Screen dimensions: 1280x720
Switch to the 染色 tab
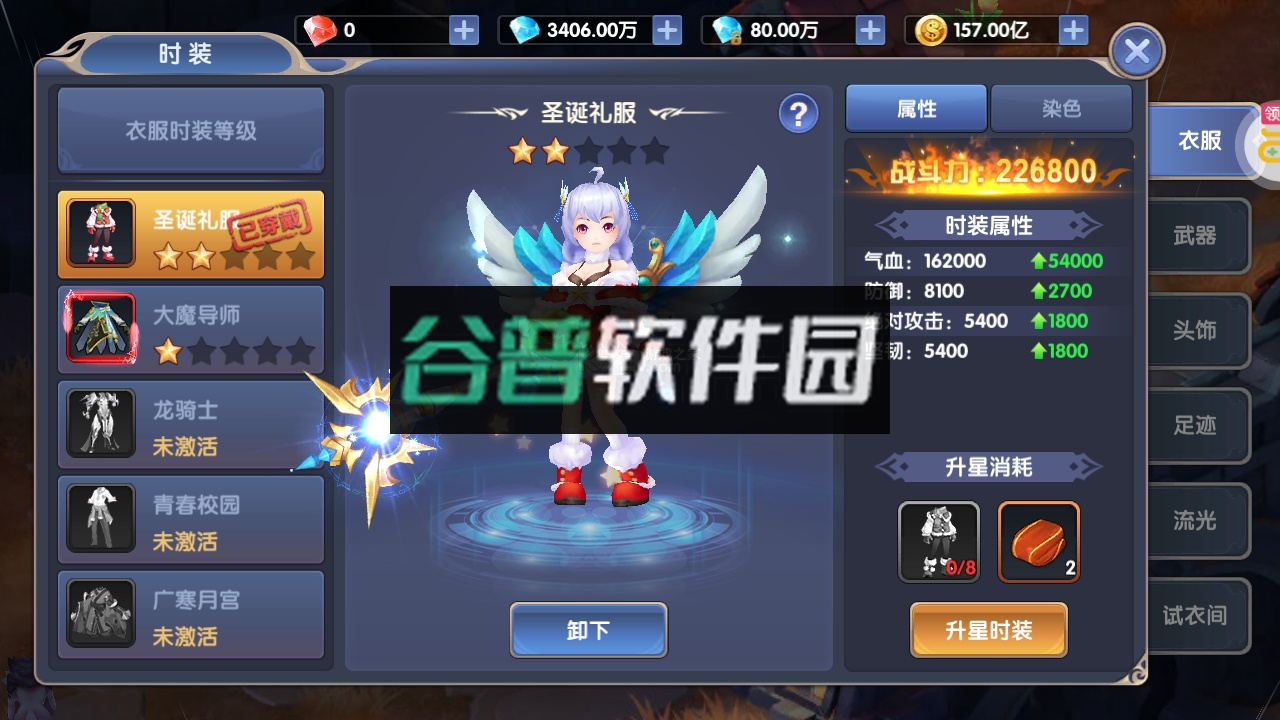click(x=1060, y=108)
